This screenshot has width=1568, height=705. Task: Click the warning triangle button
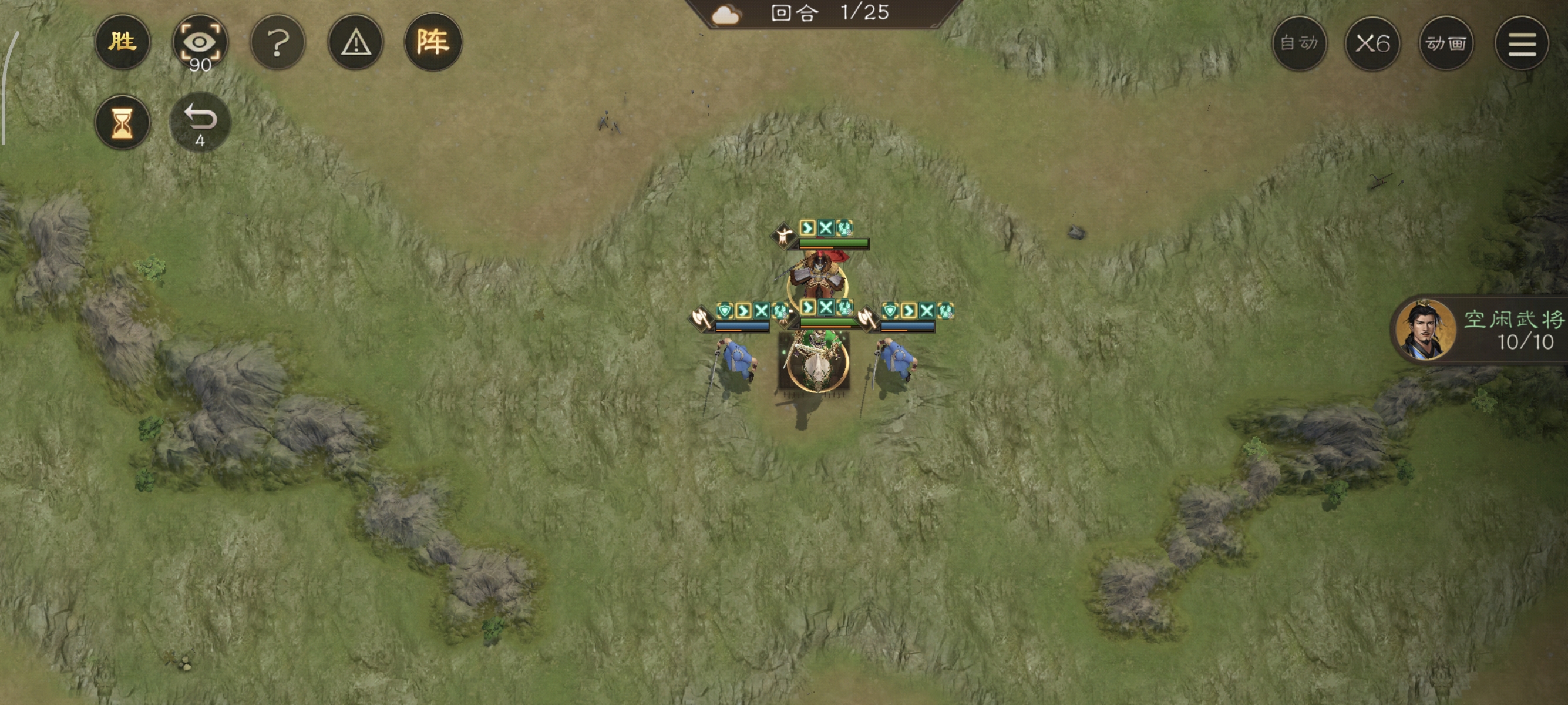(x=355, y=43)
